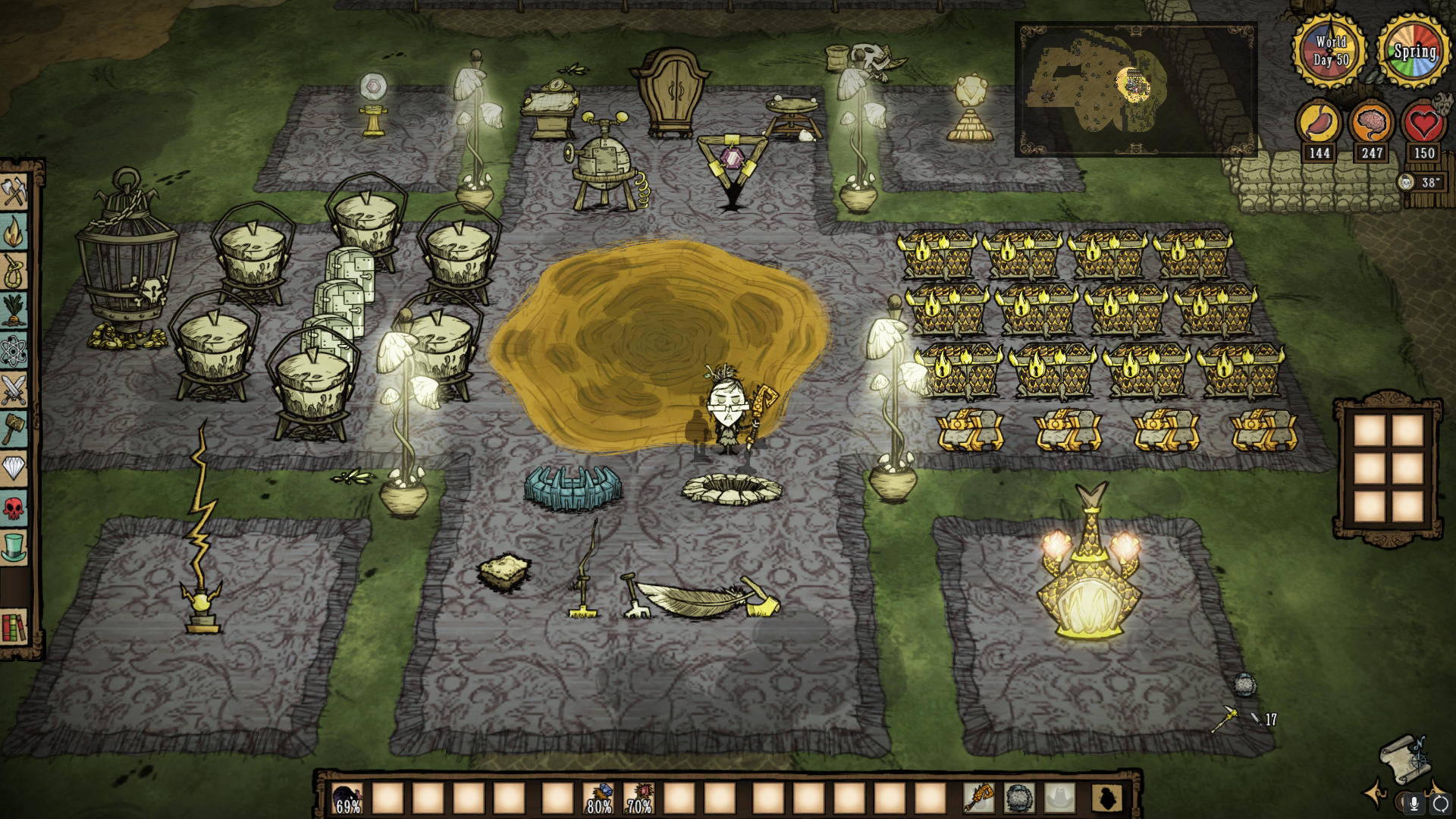Click the minimap in the top right
The image size is (1456, 819).
(1135, 89)
